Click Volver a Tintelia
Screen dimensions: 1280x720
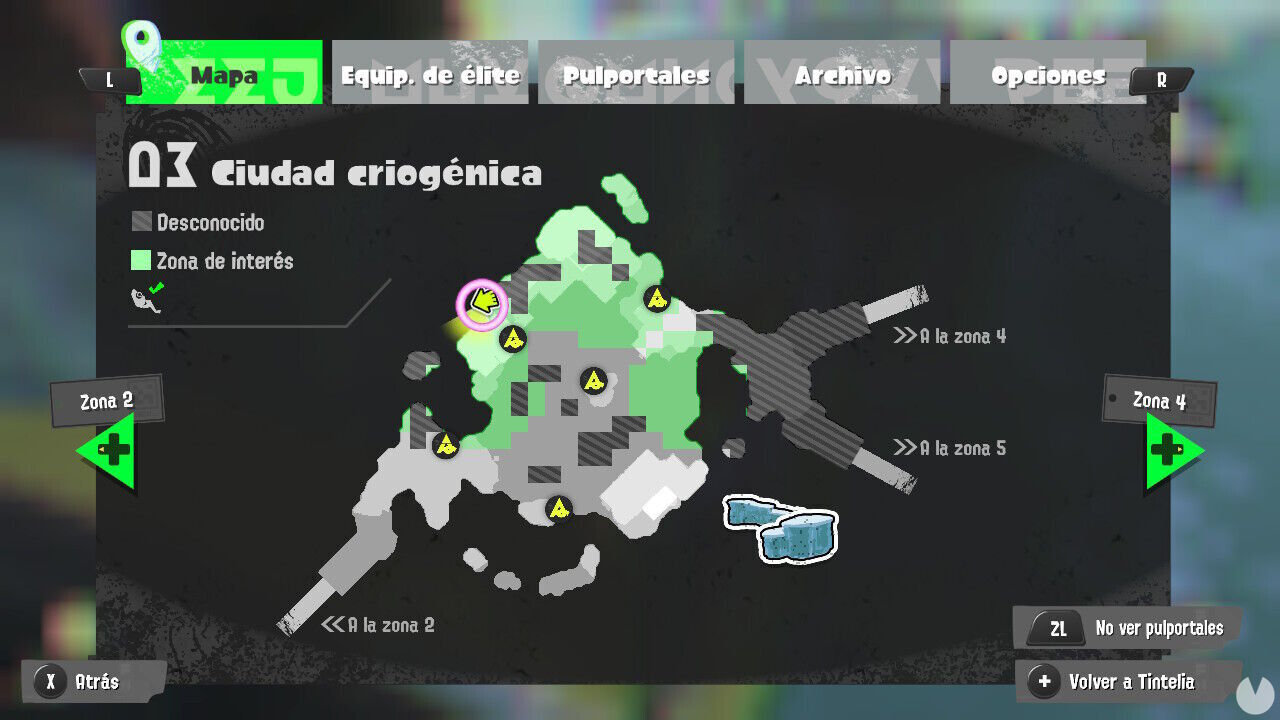[1130, 681]
